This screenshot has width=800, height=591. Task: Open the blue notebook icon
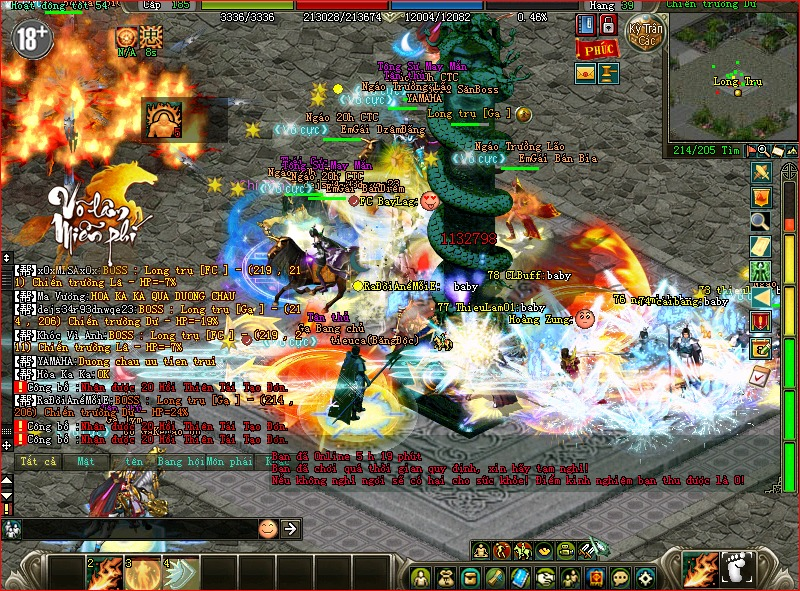click(x=586, y=25)
